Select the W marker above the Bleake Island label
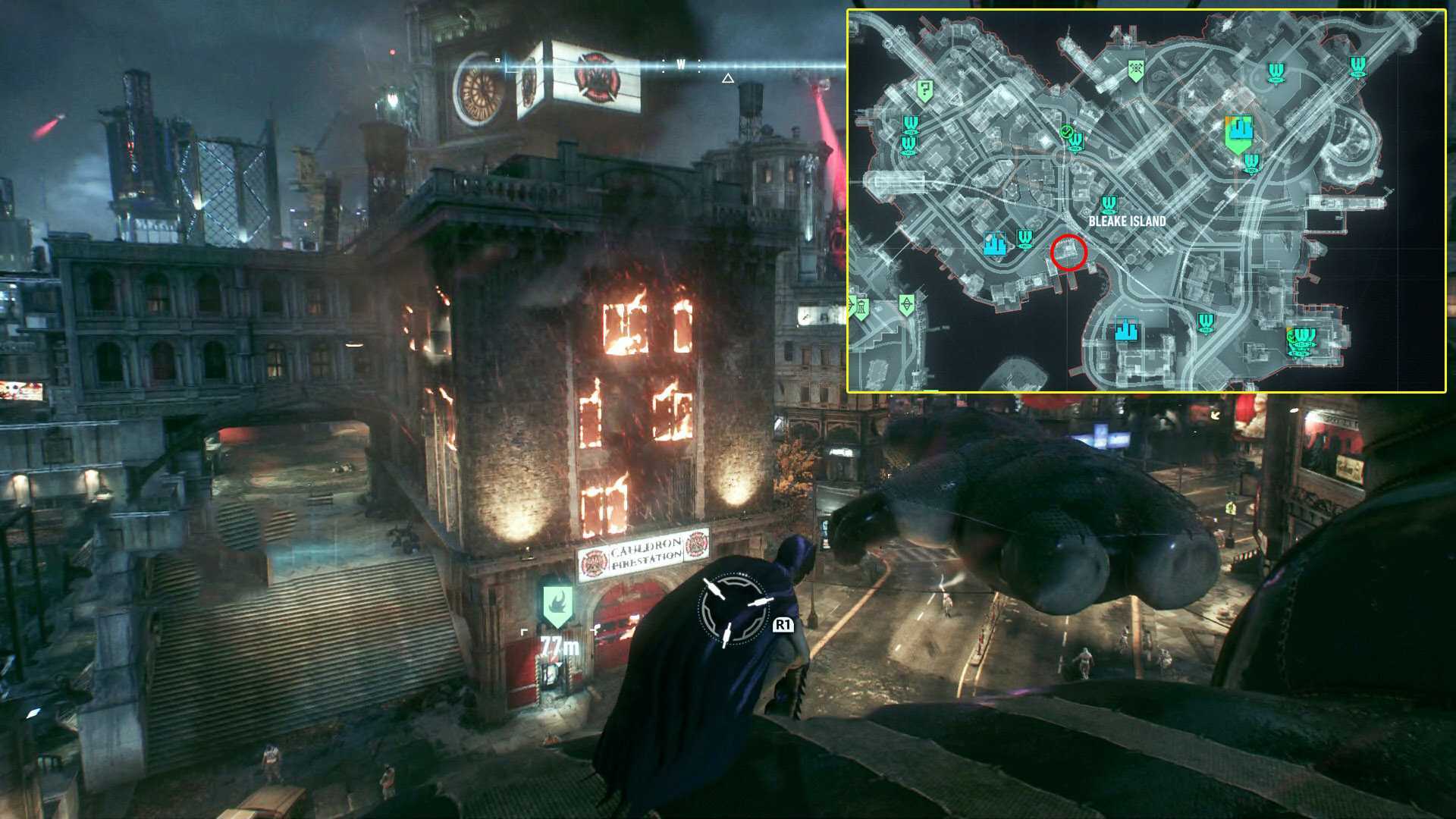1456x819 pixels. pyautogui.click(x=1109, y=205)
